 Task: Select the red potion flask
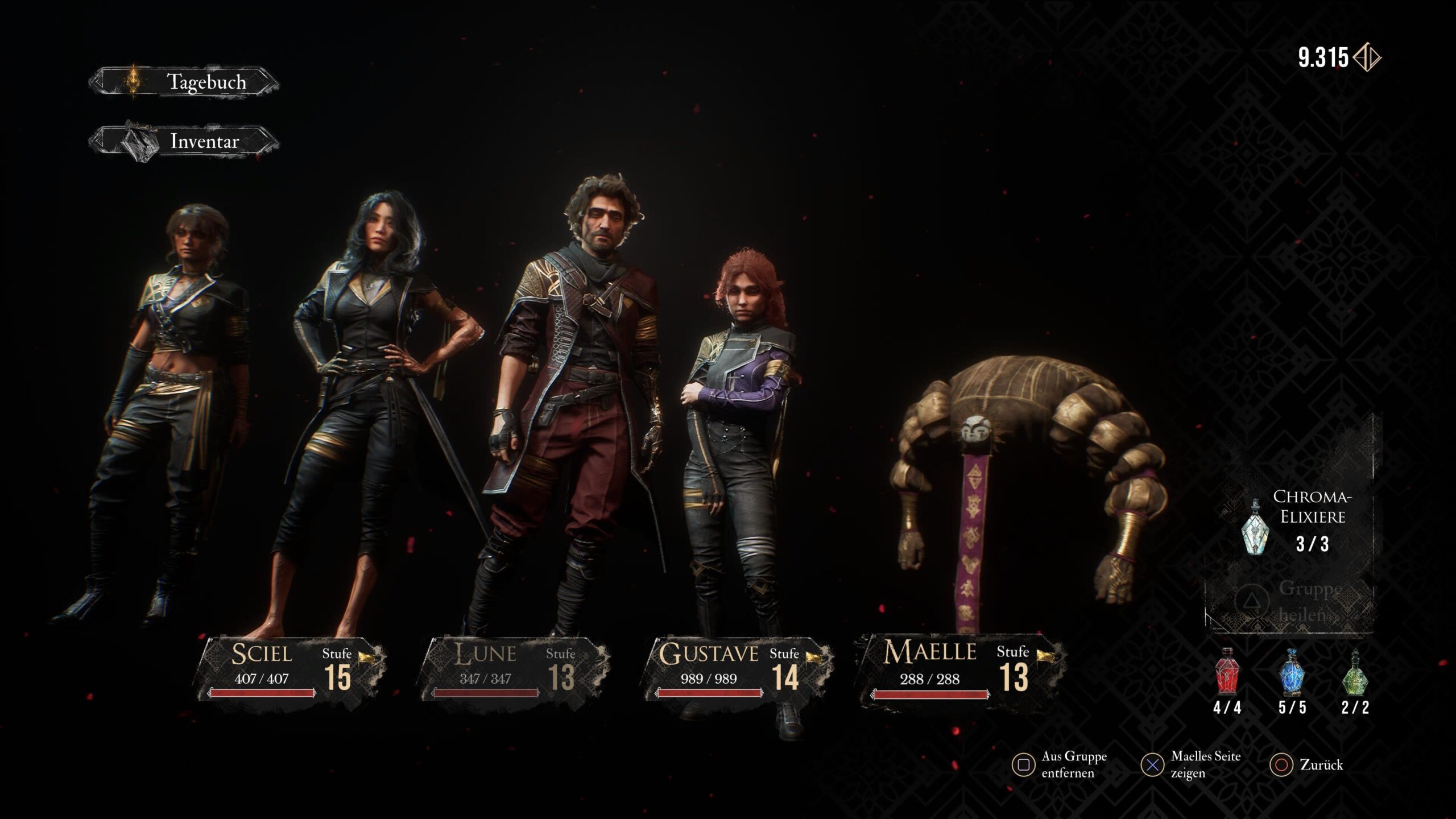click(x=1227, y=673)
